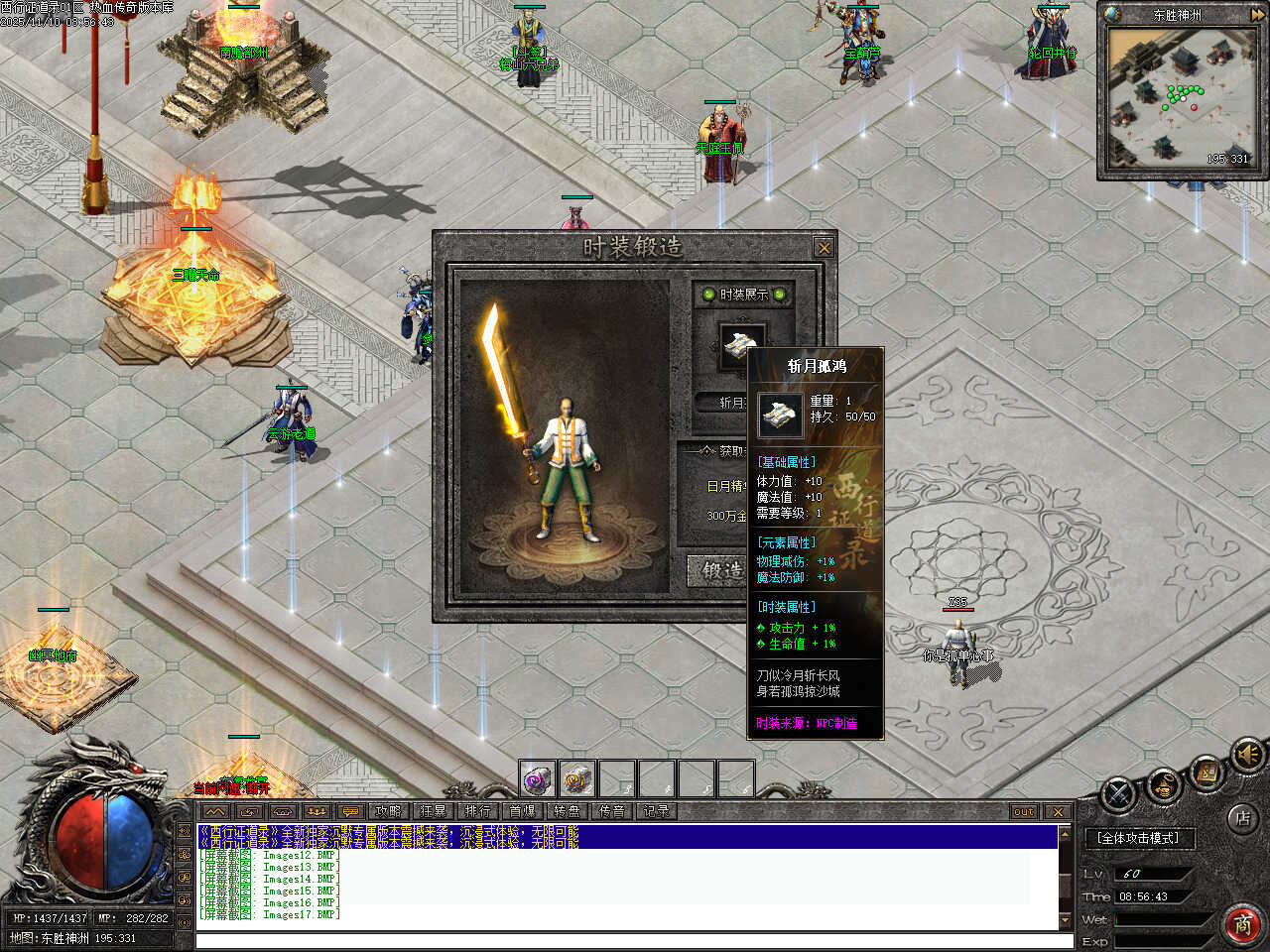Select the 斩月孤鸿 costume slot

click(x=741, y=346)
